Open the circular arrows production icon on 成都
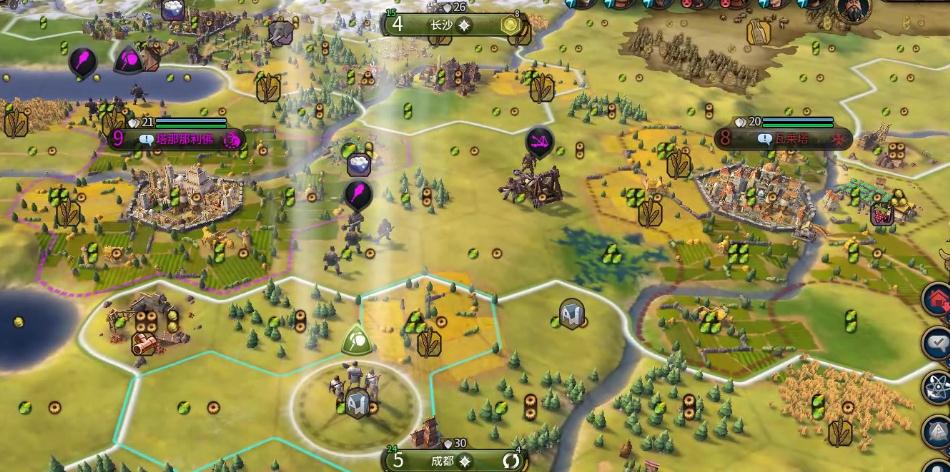This screenshot has height=472, width=950. [x=512, y=460]
